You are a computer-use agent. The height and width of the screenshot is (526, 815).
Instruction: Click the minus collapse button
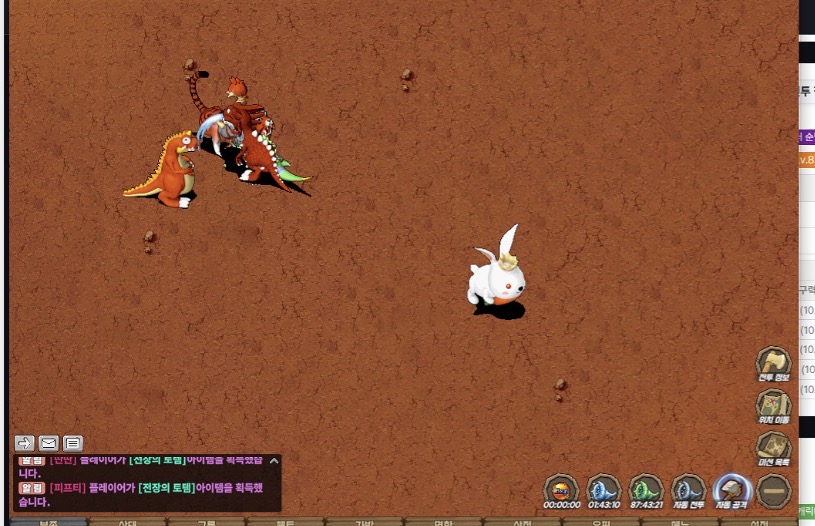tap(773, 491)
